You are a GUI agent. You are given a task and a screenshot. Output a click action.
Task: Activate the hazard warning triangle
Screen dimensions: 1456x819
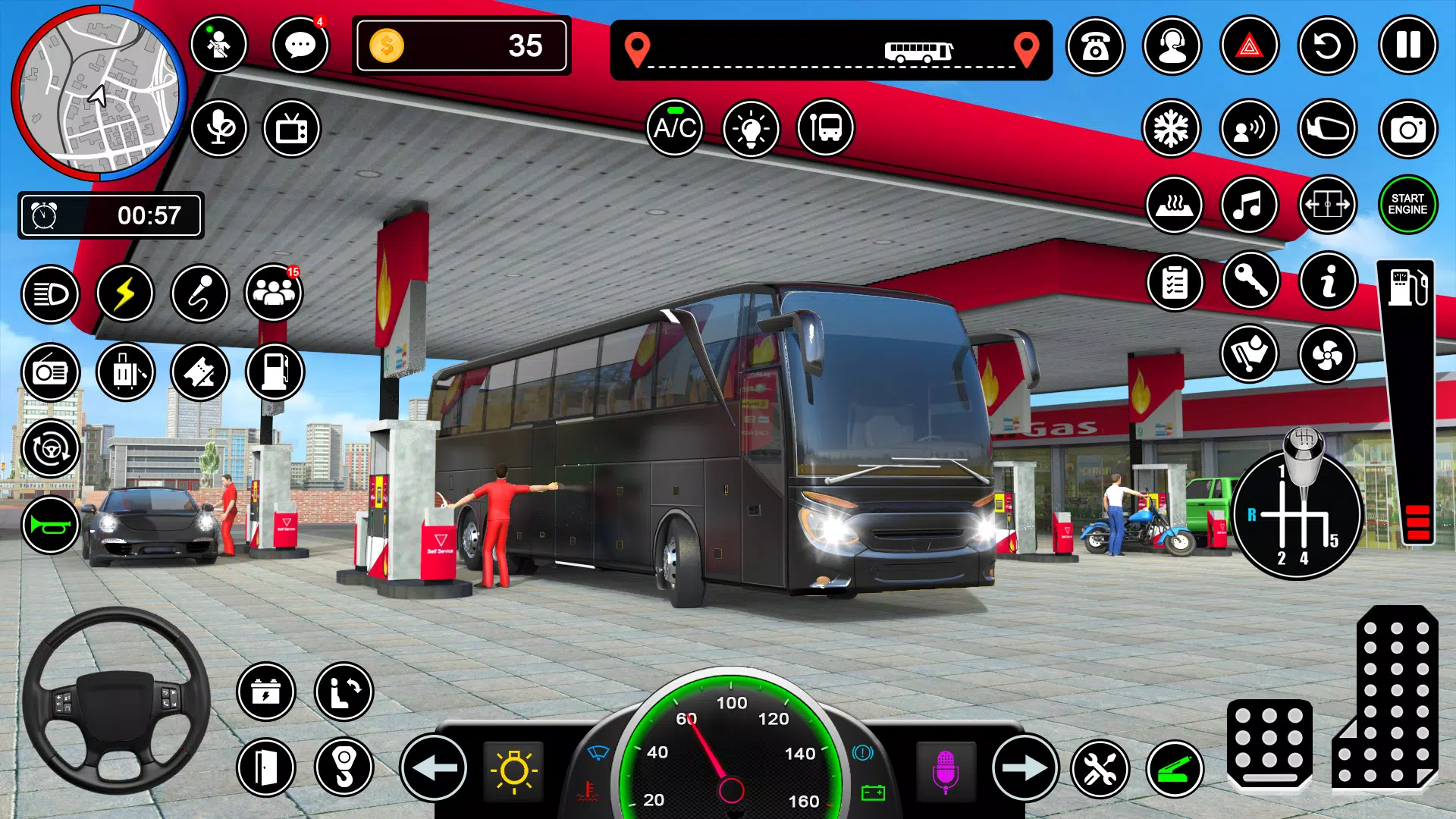(x=1250, y=45)
